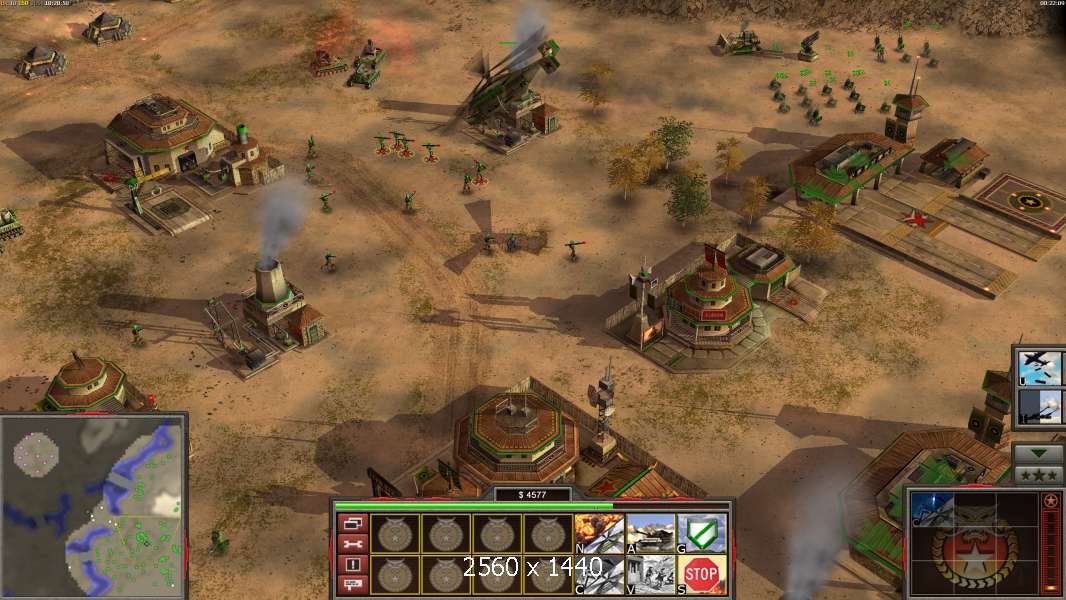
Task: Click the exclamation mark alert button
Action: (x=352, y=564)
